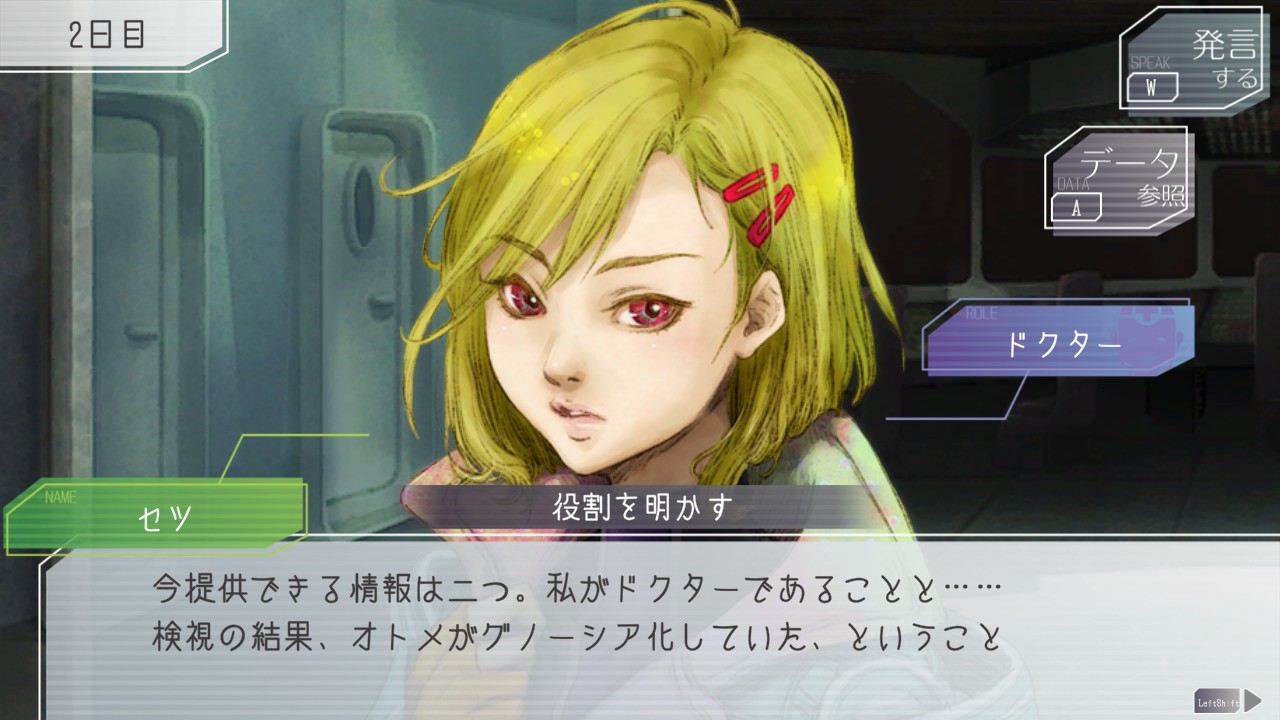Image resolution: width=1280 pixels, height=720 pixels.
Task: Open the 発言する speak button
Action: [x=1194, y=62]
